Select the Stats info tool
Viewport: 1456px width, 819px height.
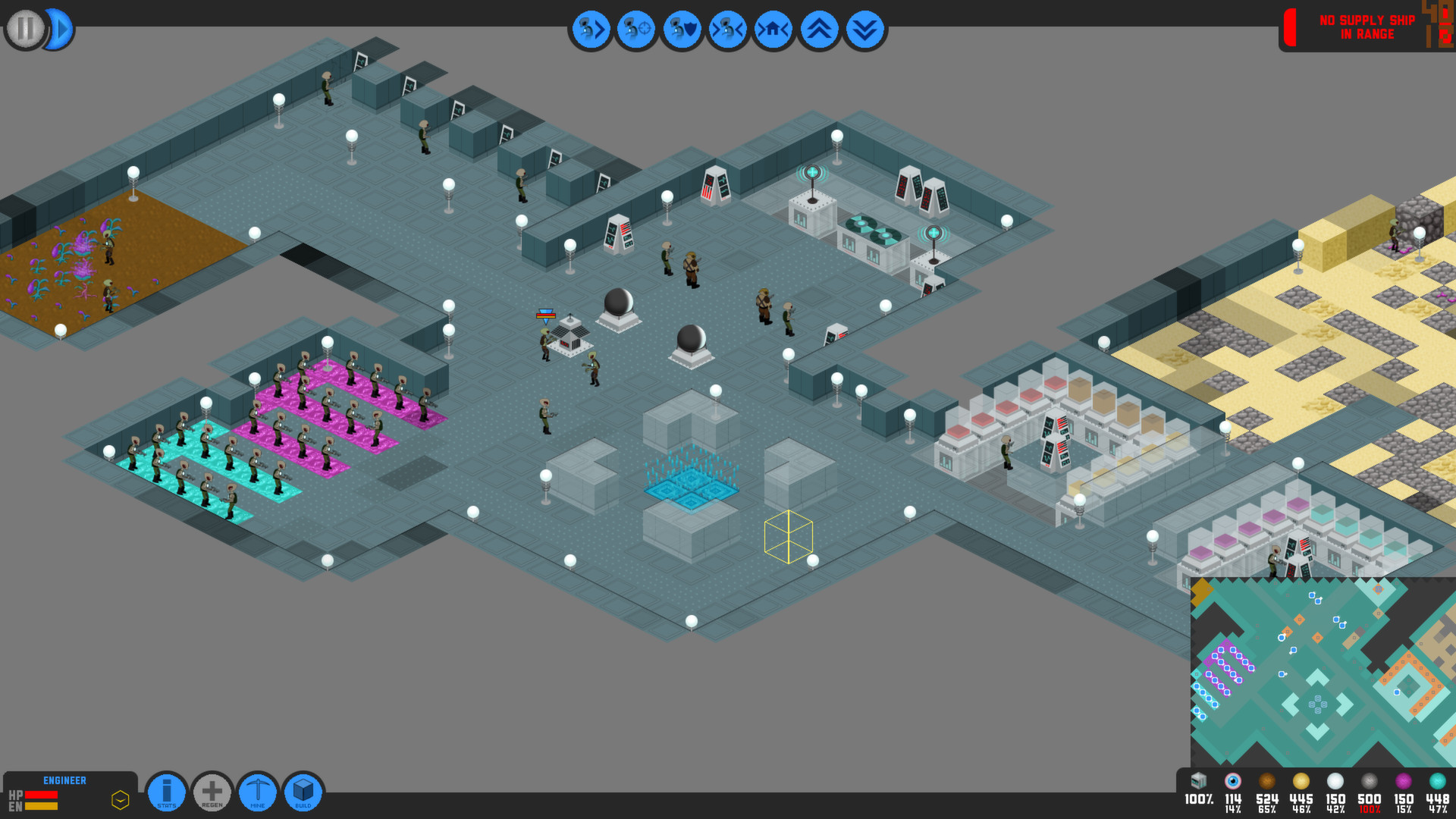coord(167,792)
